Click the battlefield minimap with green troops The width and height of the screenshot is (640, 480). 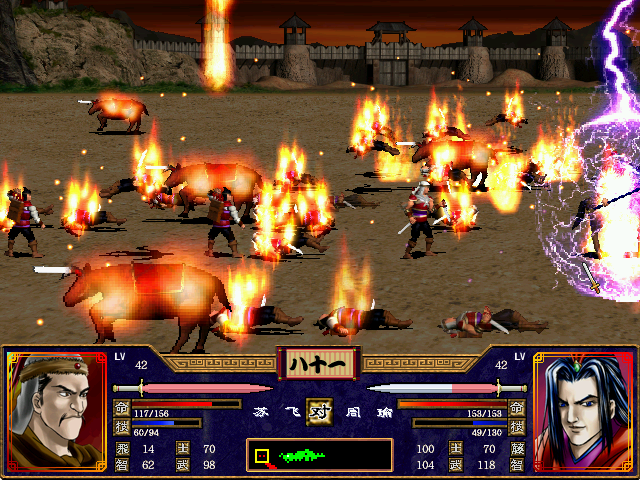click(319, 455)
